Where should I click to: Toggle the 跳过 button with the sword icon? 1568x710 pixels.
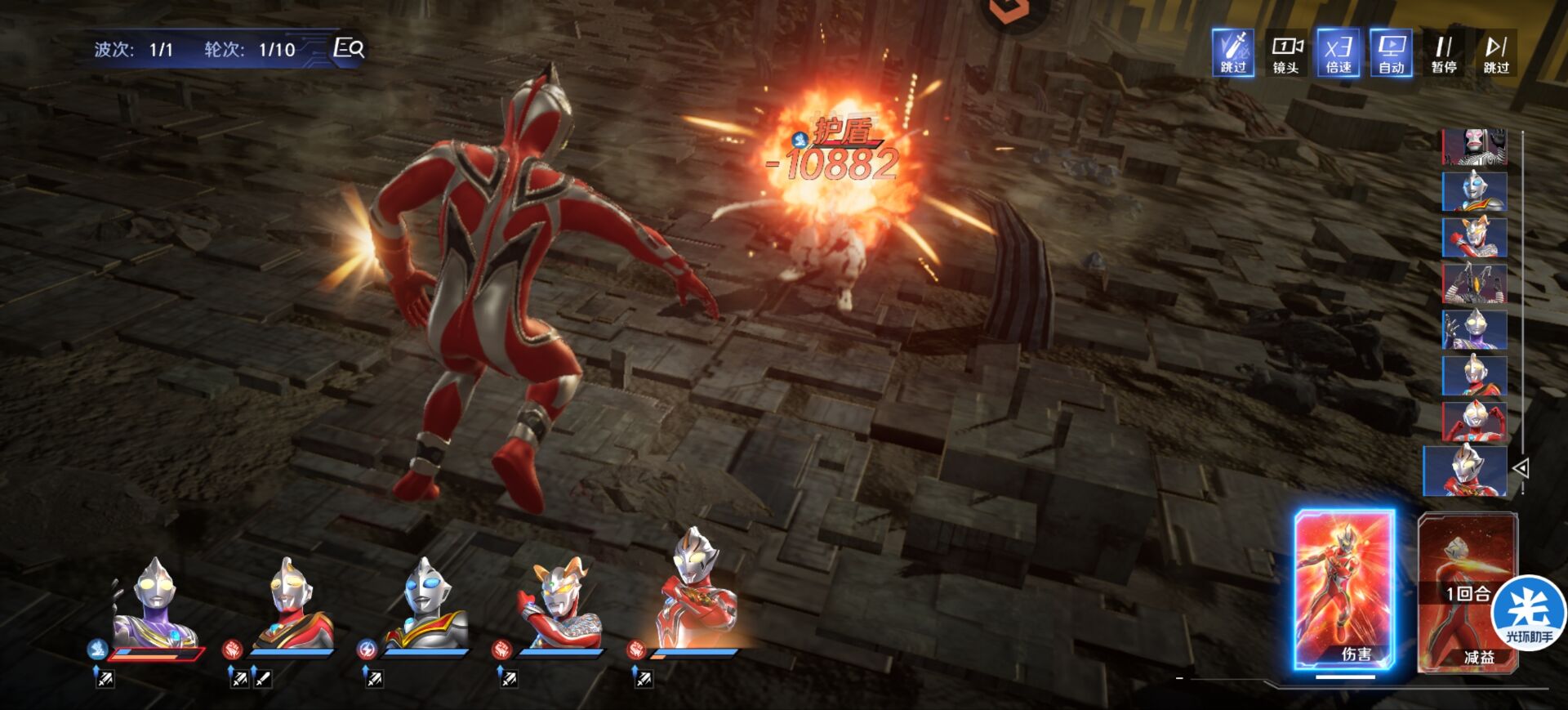1232,53
